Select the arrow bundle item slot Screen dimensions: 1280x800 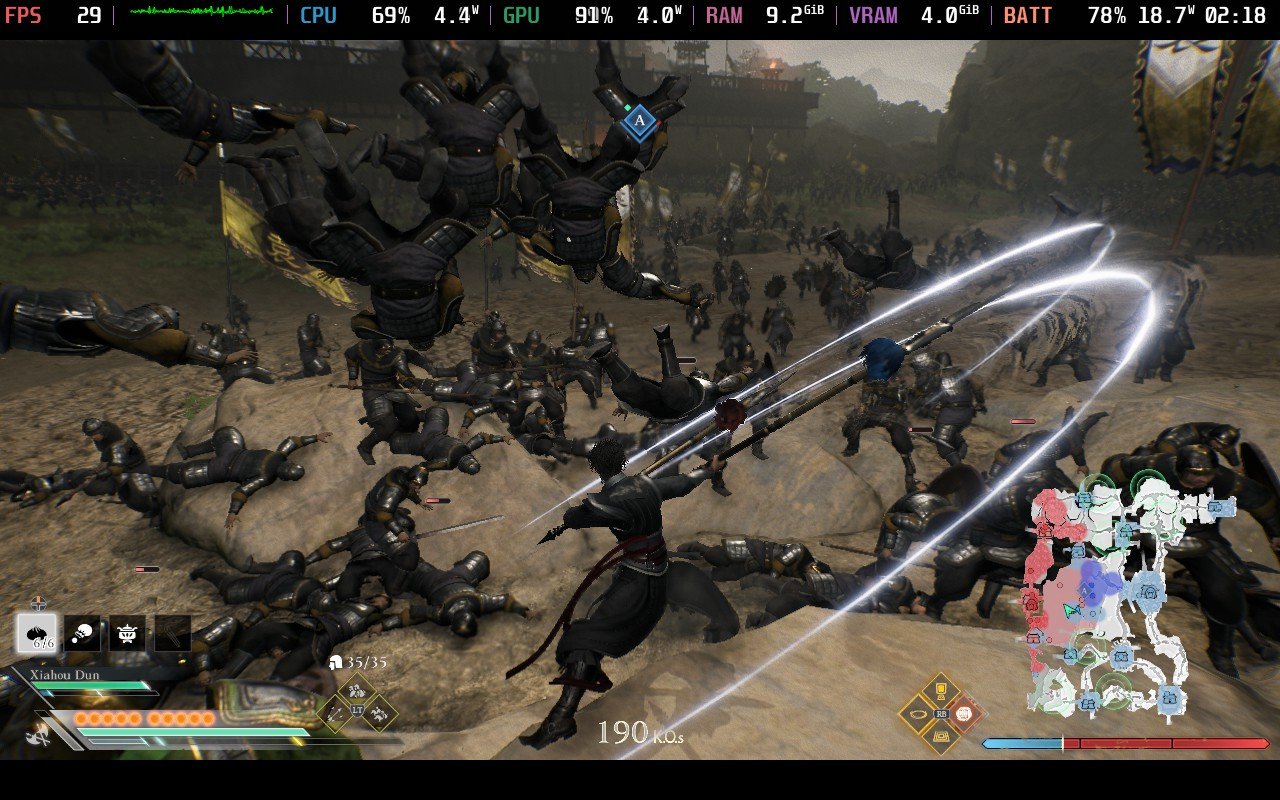pyautogui.click(x=172, y=631)
